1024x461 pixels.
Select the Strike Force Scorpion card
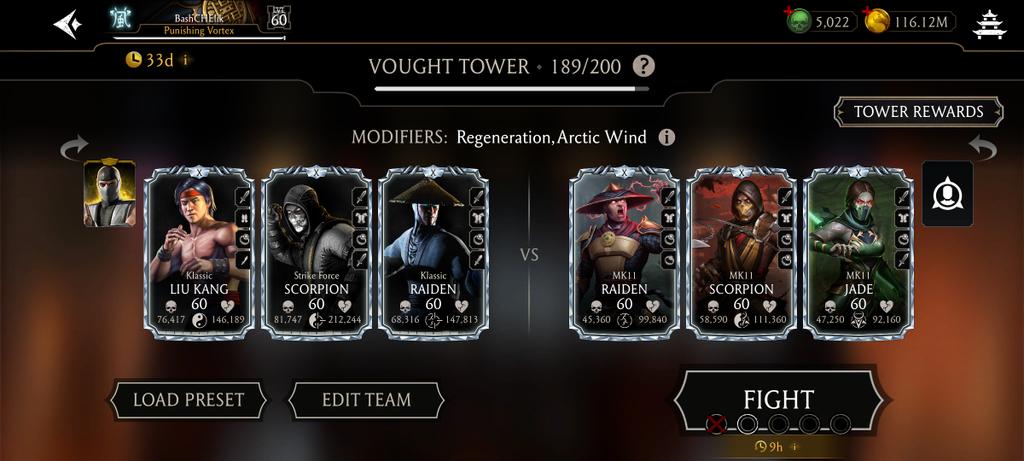pyautogui.click(x=316, y=254)
